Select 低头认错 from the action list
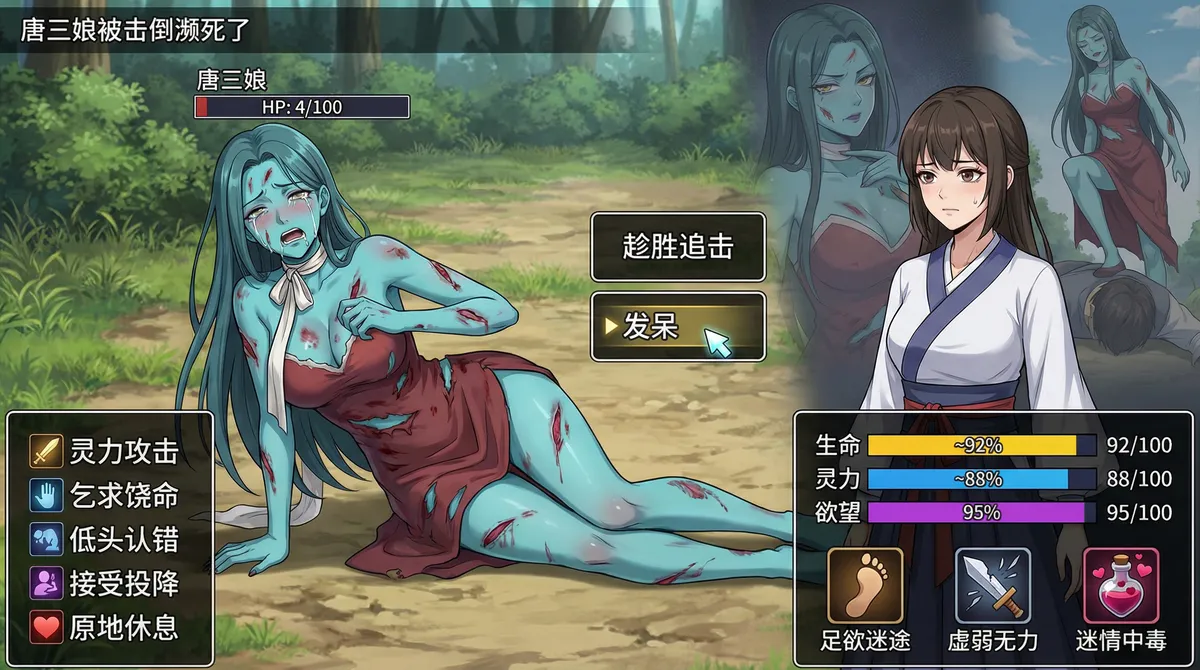Screen dimensions: 1200x670 pos(110,539)
